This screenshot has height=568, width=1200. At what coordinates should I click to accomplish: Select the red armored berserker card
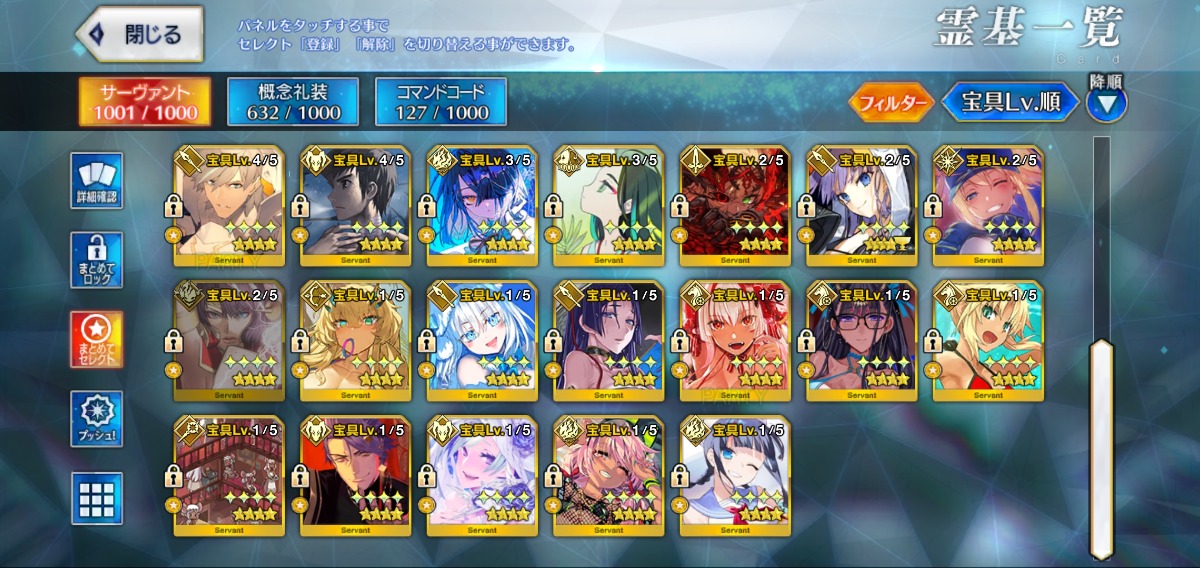click(x=735, y=205)
